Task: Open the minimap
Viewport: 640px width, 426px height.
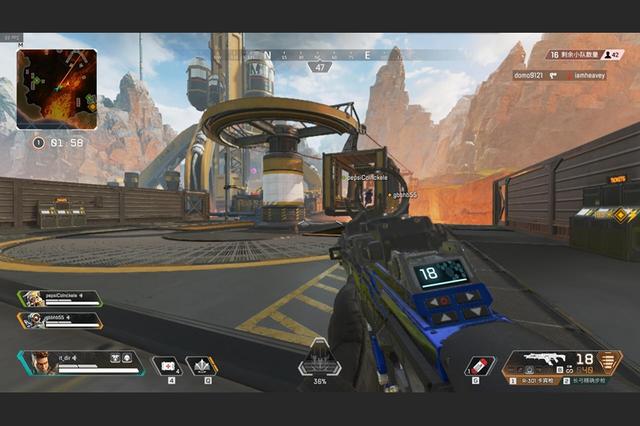Action: point(57,89)
